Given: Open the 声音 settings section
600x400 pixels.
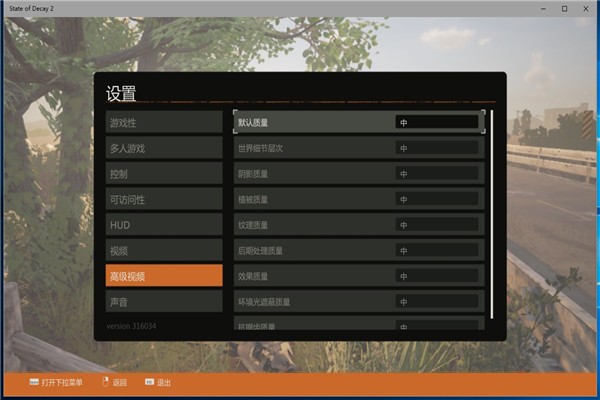Looking at the screenshot, I should point(164,301).
